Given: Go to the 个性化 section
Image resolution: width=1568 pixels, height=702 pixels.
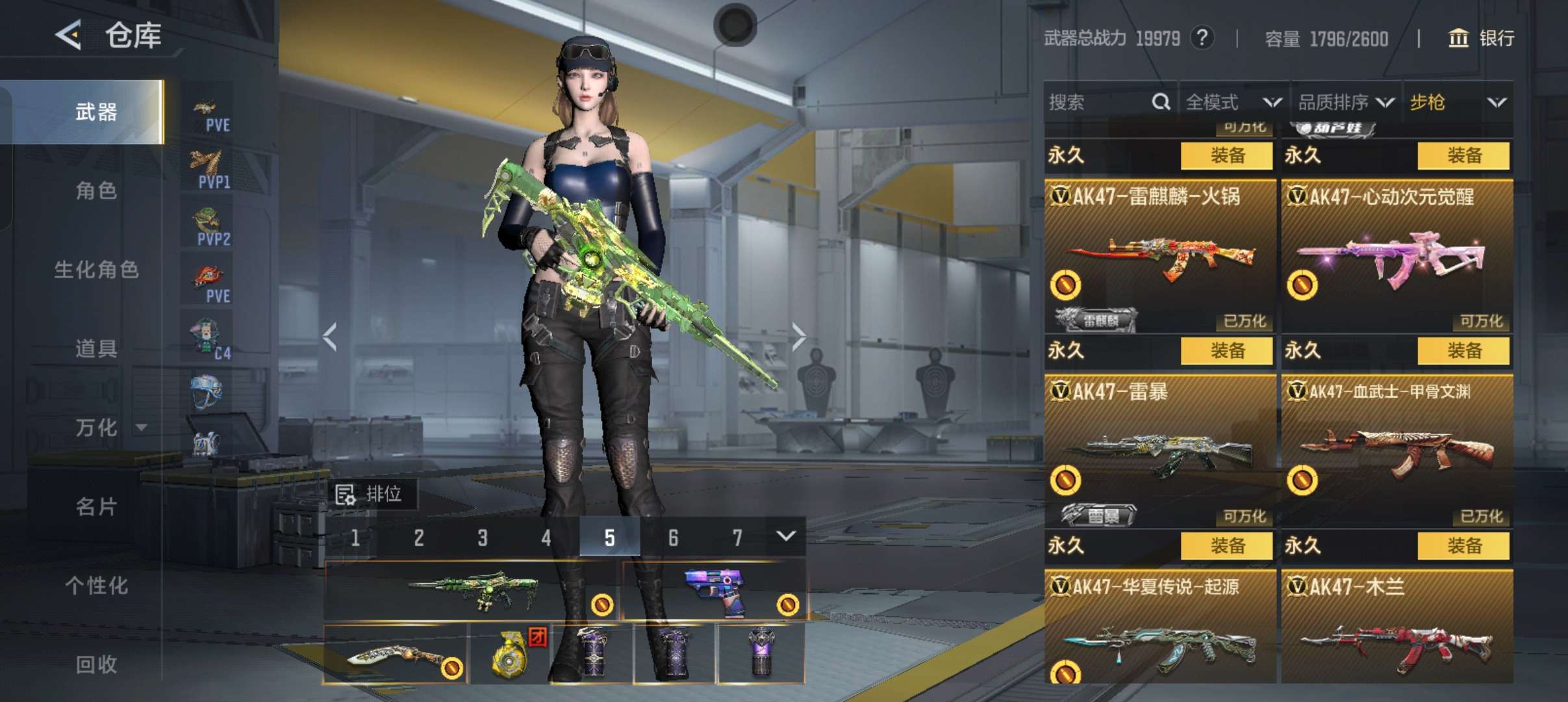Looking at the screenshot, I should tap(96, 585).
